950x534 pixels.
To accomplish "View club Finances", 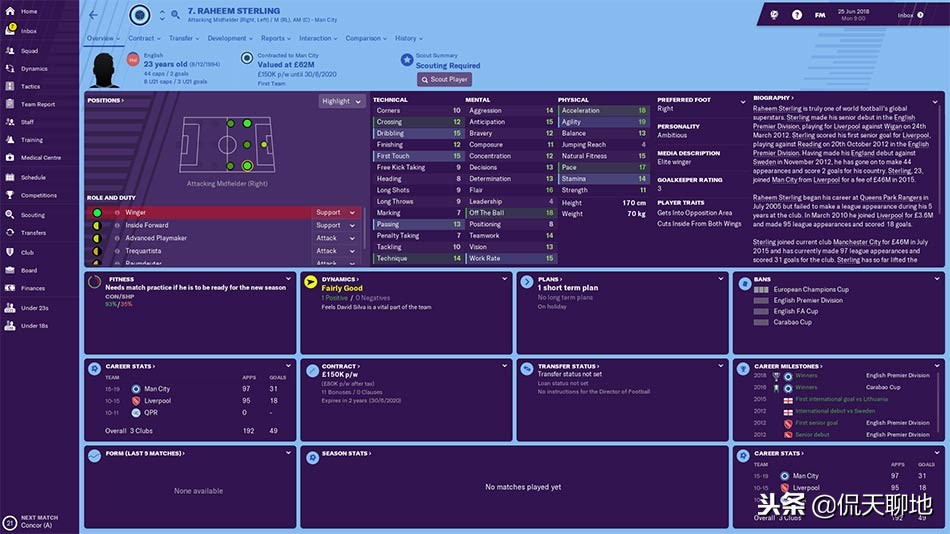I will pos(32,288).
